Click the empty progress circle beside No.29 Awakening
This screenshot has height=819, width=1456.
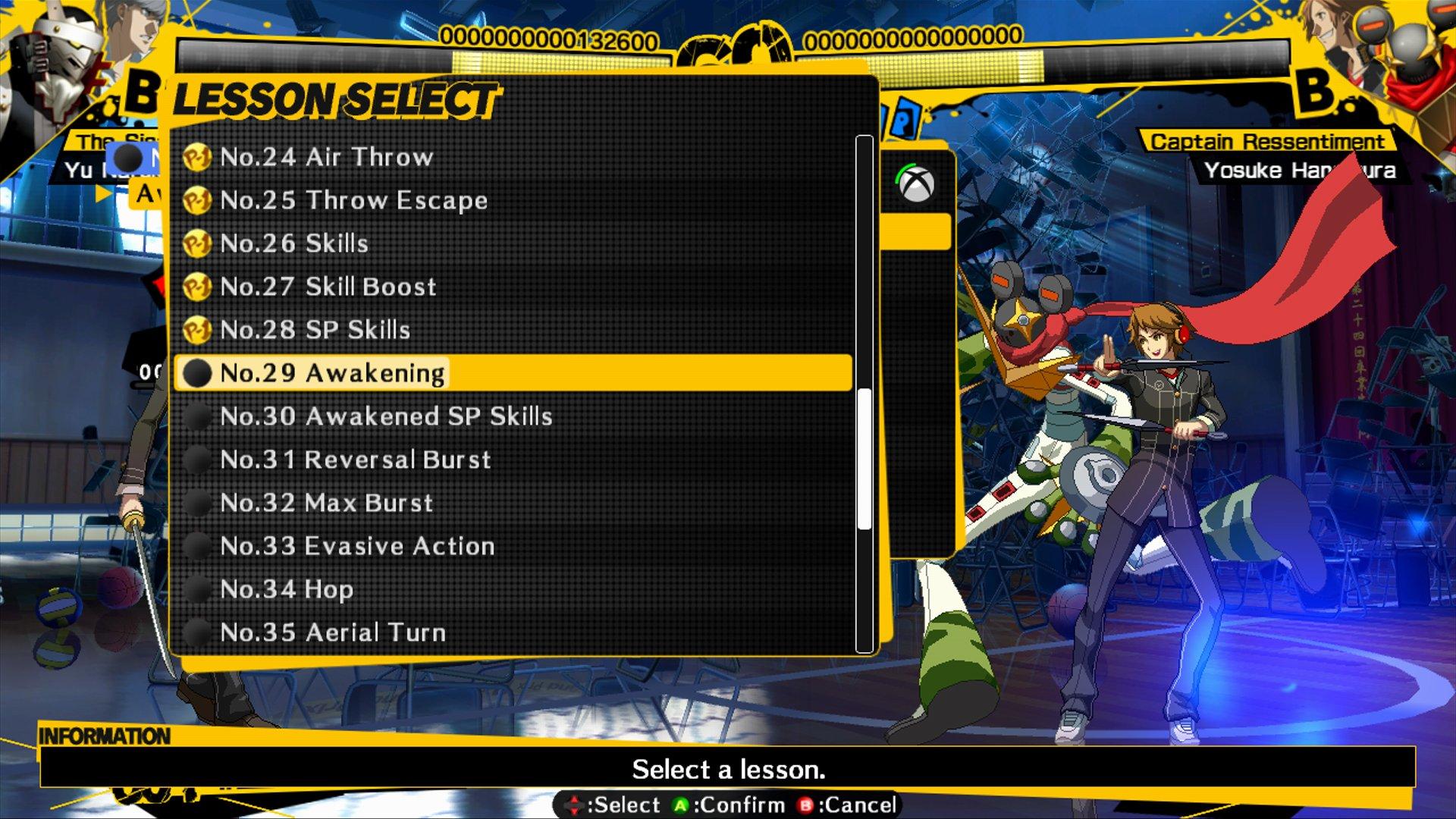point(199,372)
